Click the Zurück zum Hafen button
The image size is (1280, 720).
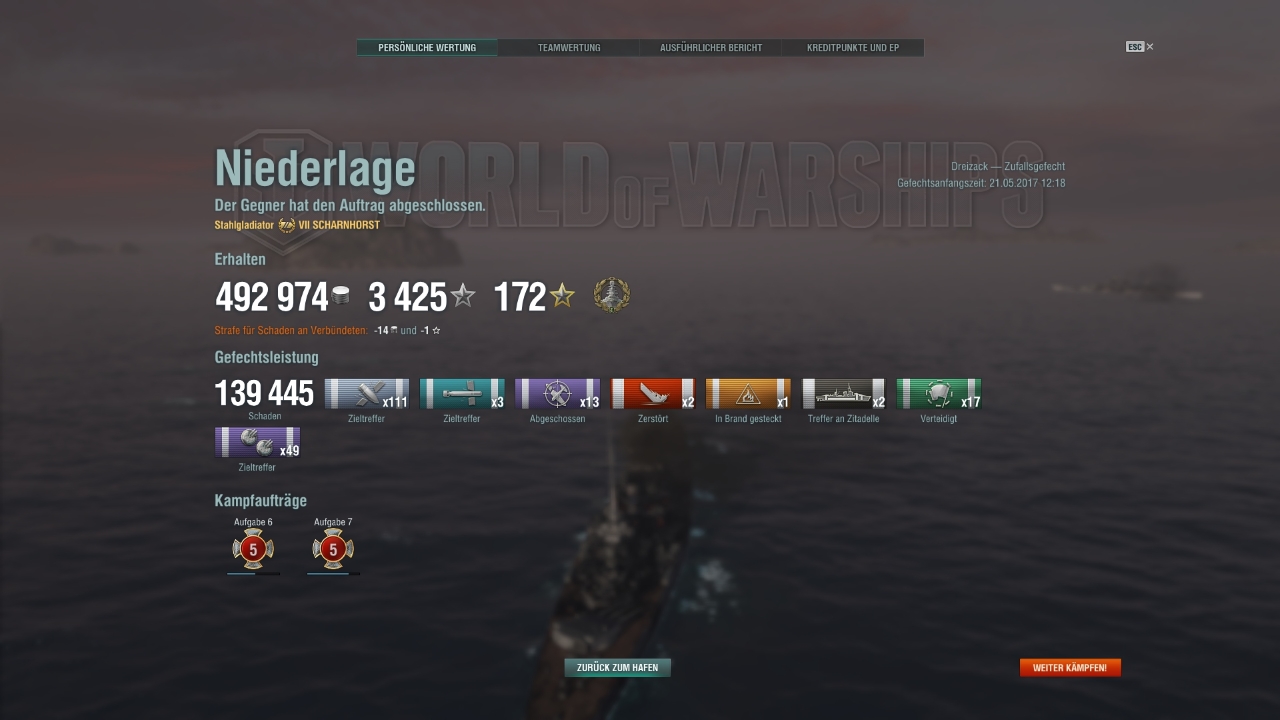[x=617, y=667]
